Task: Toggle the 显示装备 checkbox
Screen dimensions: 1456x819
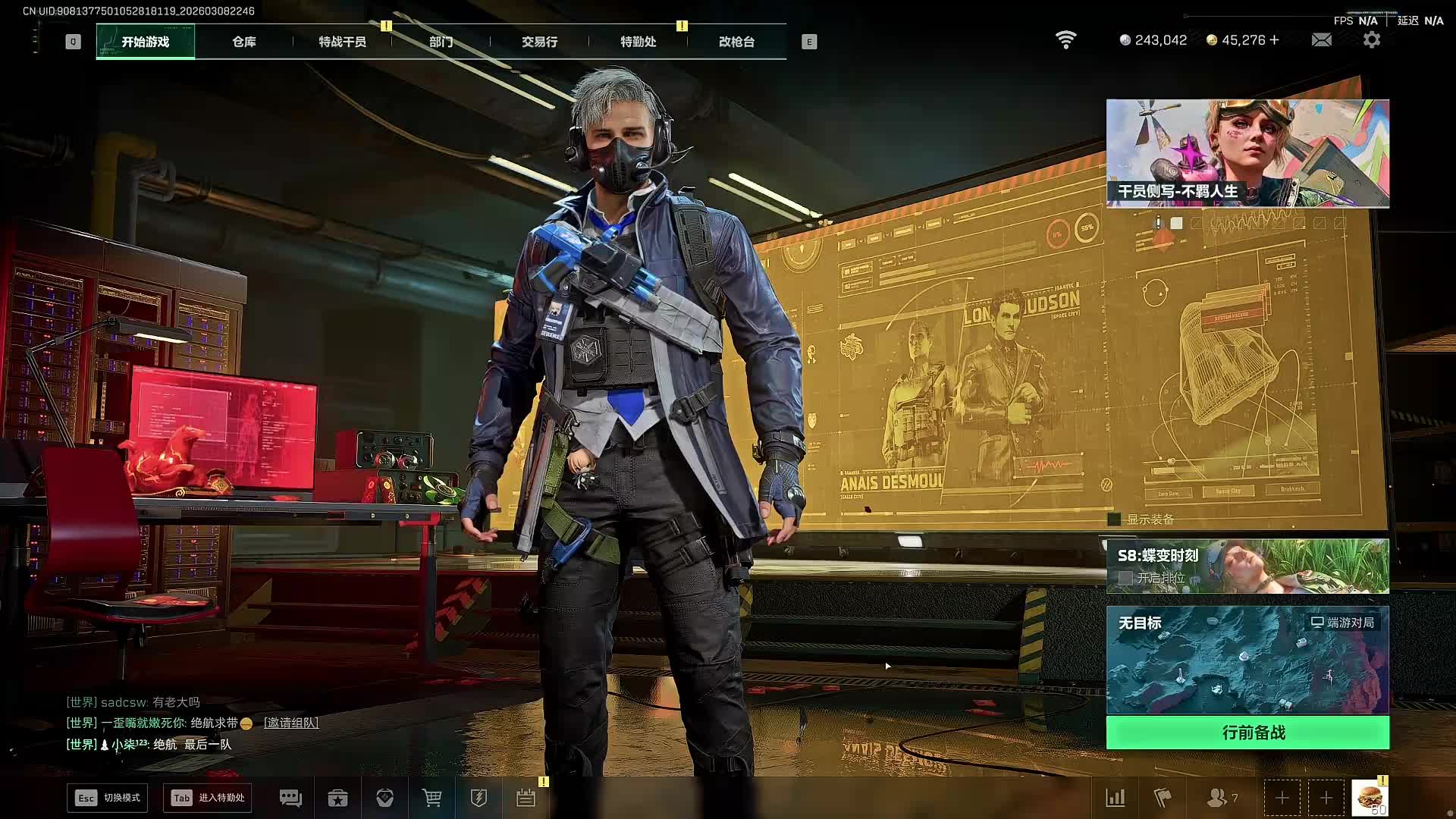Action: [x=1114, y=519]
